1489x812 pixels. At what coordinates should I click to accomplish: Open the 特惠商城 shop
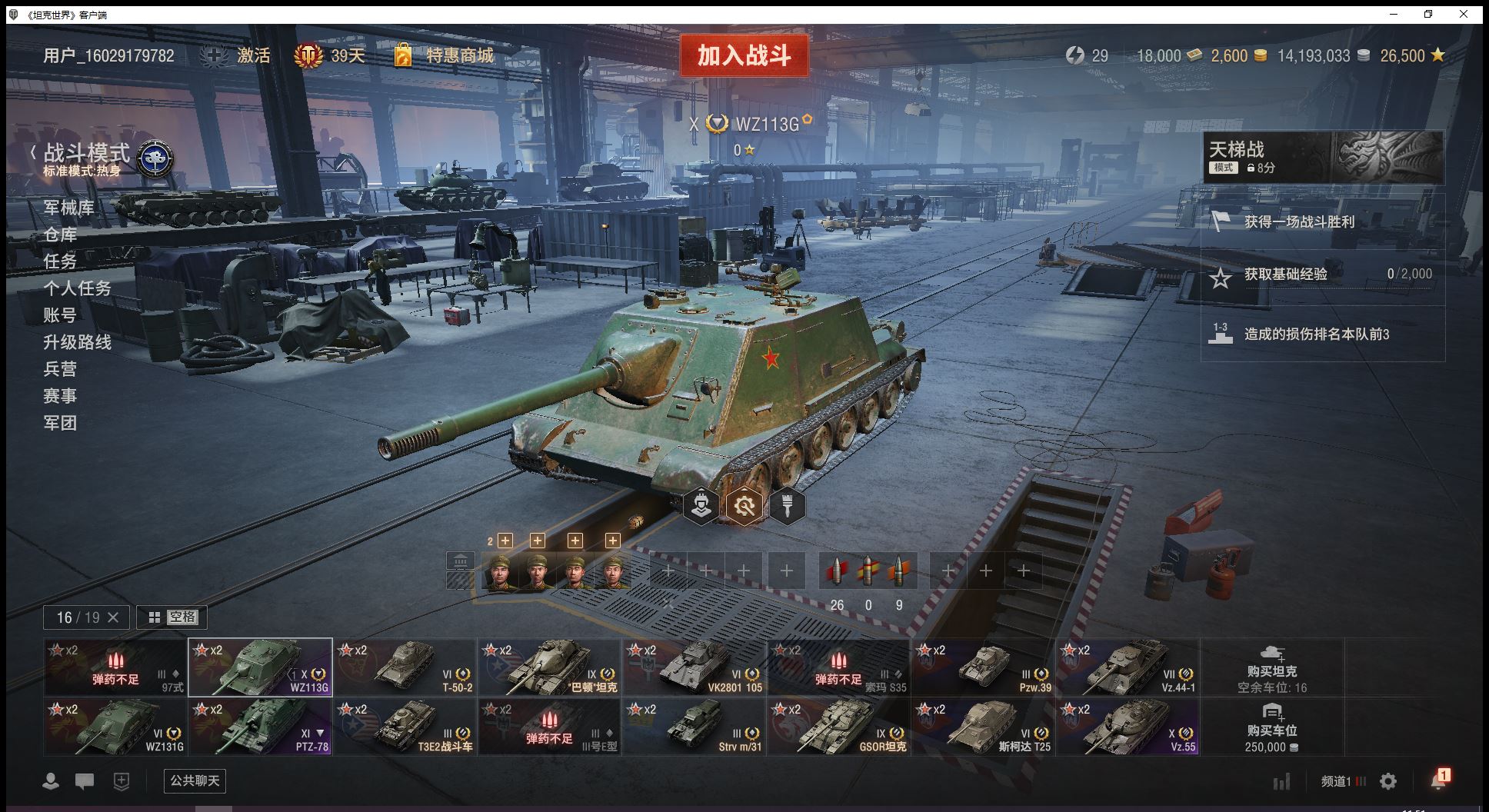[459, 55]
